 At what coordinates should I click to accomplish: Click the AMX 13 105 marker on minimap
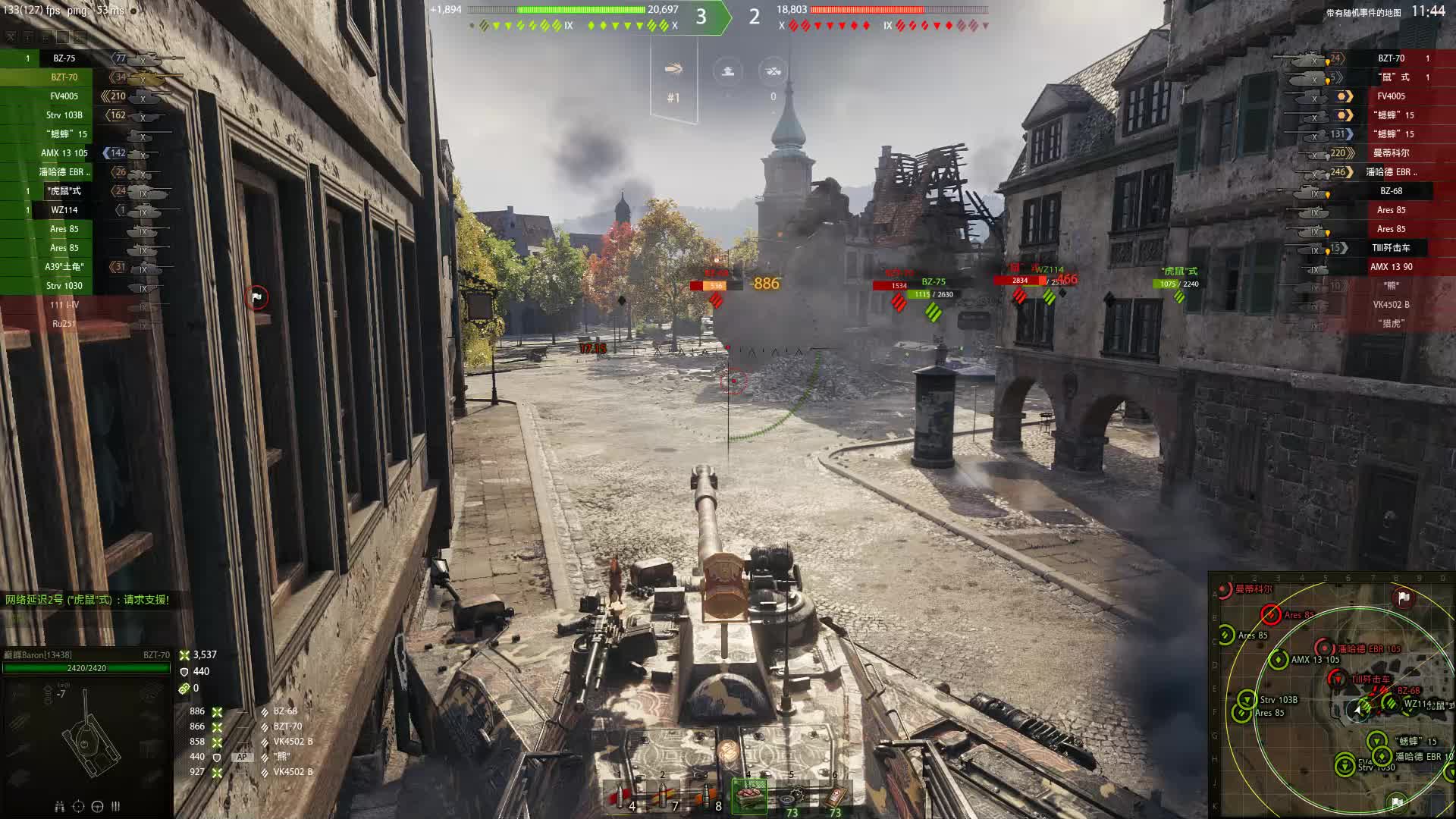coord(1279,660)
